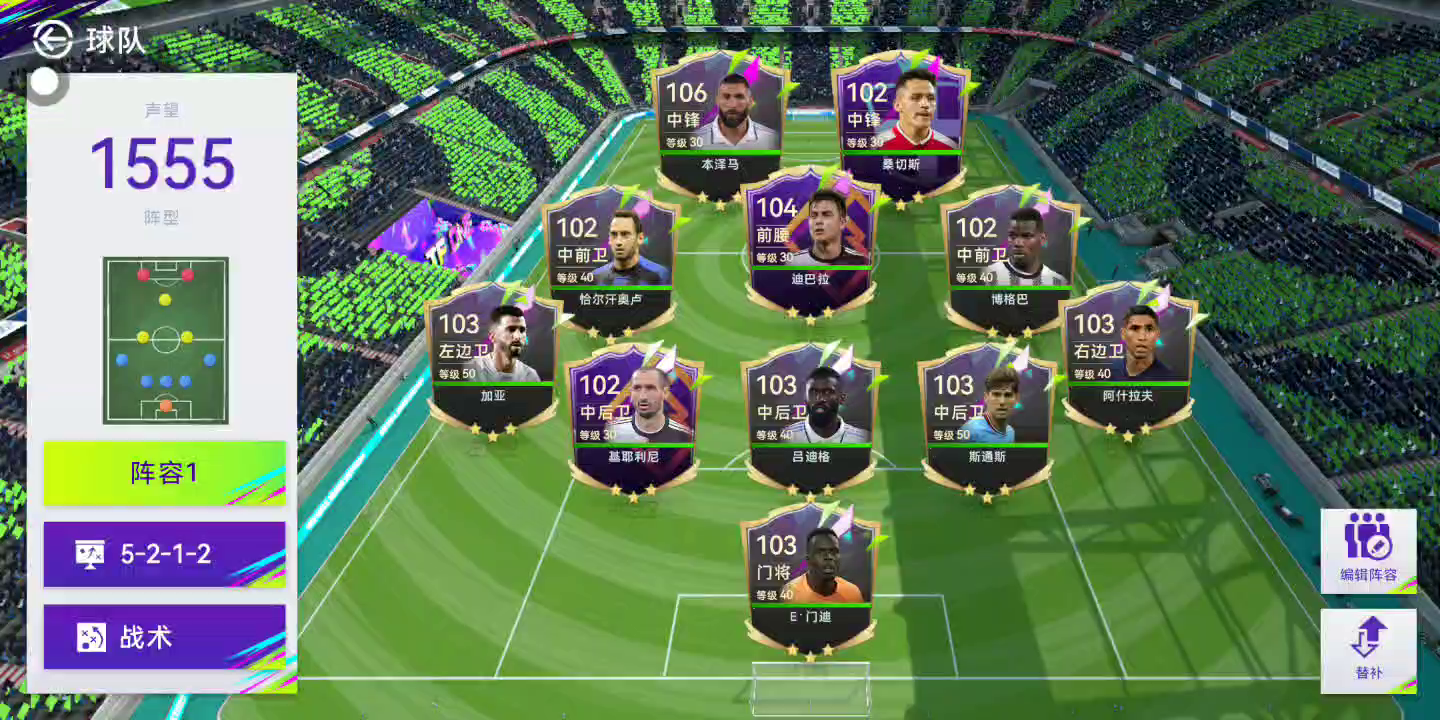The height and width of the screenshot is (720, 1440).
Task: Open the 5-2-1-2 formation selector
Action: click(165, 554)
